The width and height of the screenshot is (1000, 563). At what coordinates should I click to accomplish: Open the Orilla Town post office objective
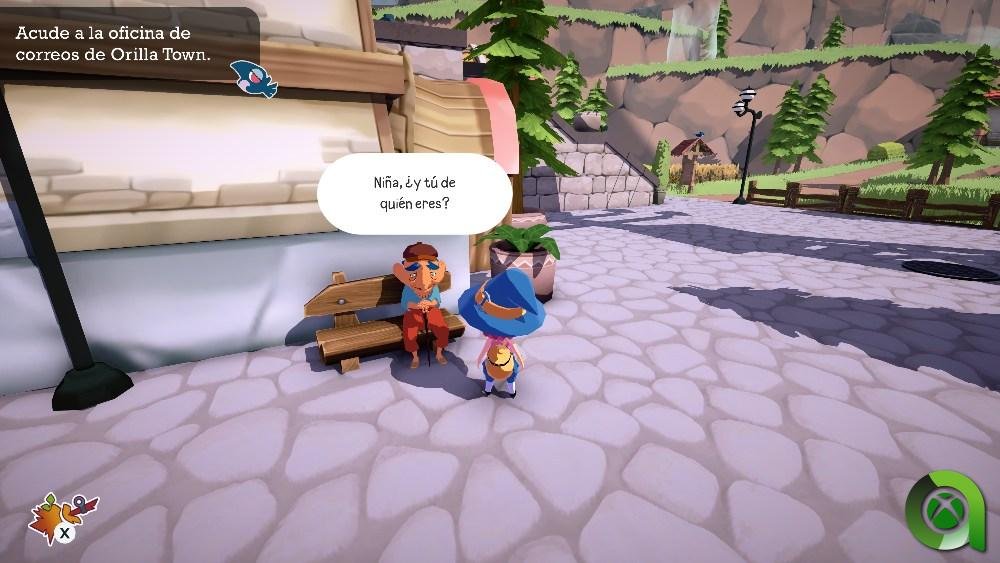point(114,44)
